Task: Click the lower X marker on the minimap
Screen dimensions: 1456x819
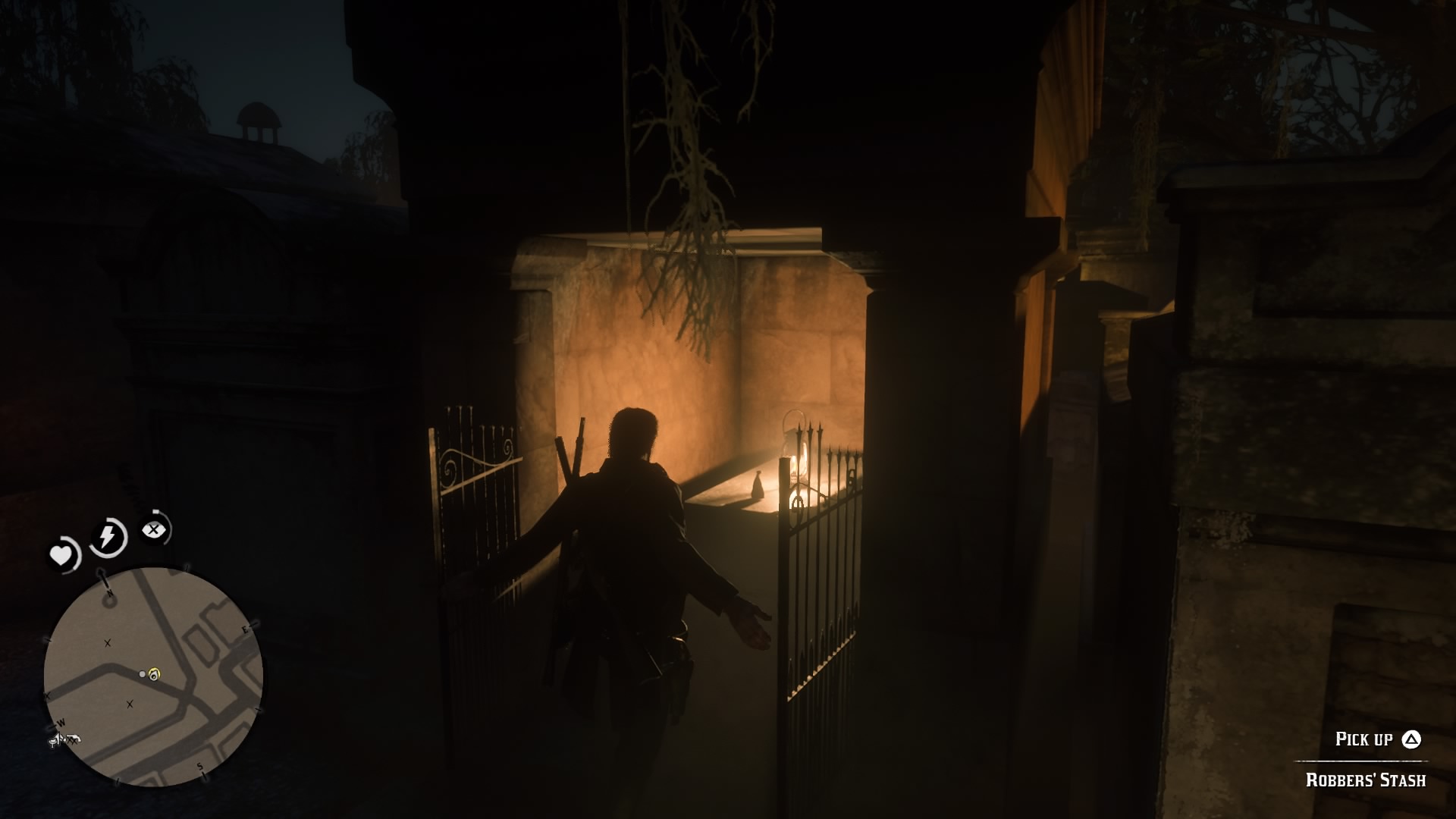Action: [129, 704]
